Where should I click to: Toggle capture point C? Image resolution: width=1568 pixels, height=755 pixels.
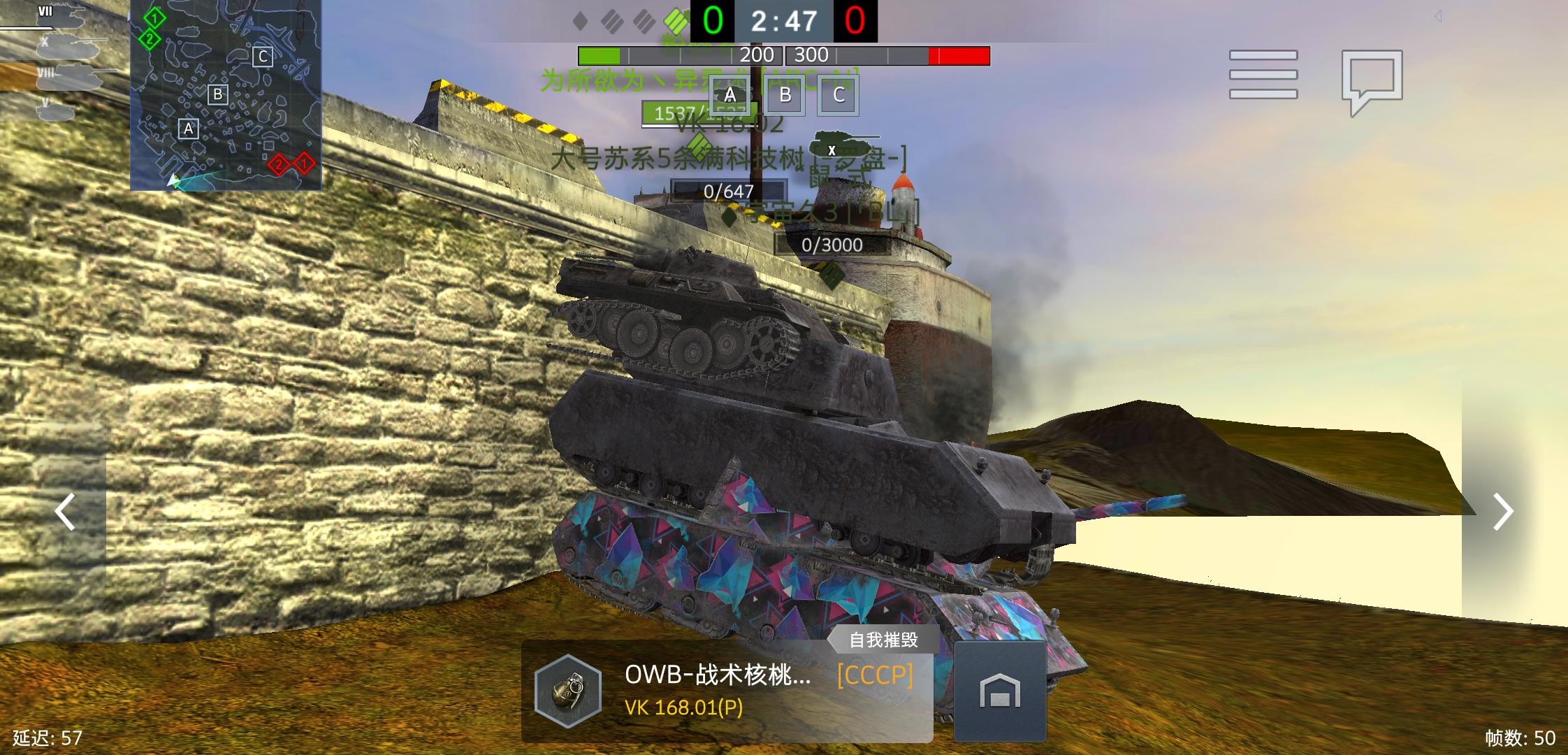click(839, 96)
